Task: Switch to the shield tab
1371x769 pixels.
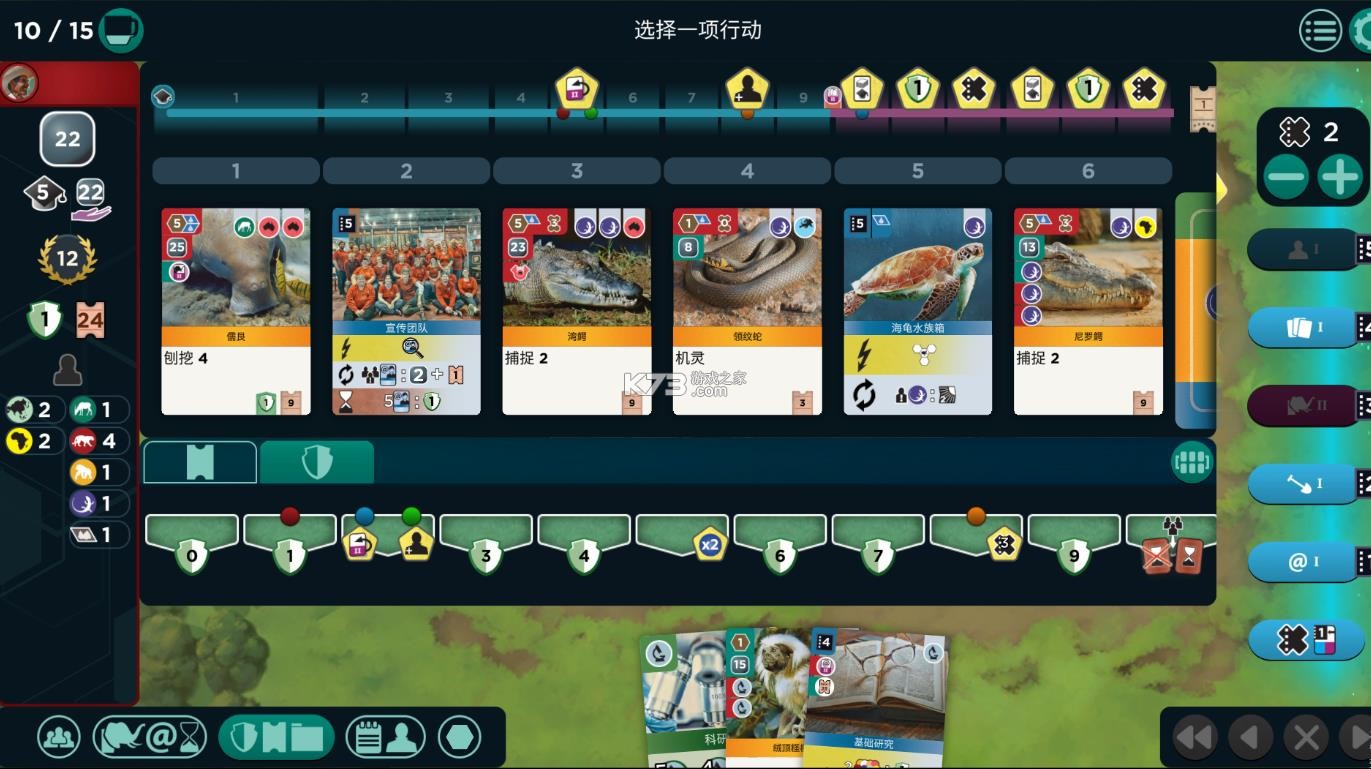Action: [317, 461]
